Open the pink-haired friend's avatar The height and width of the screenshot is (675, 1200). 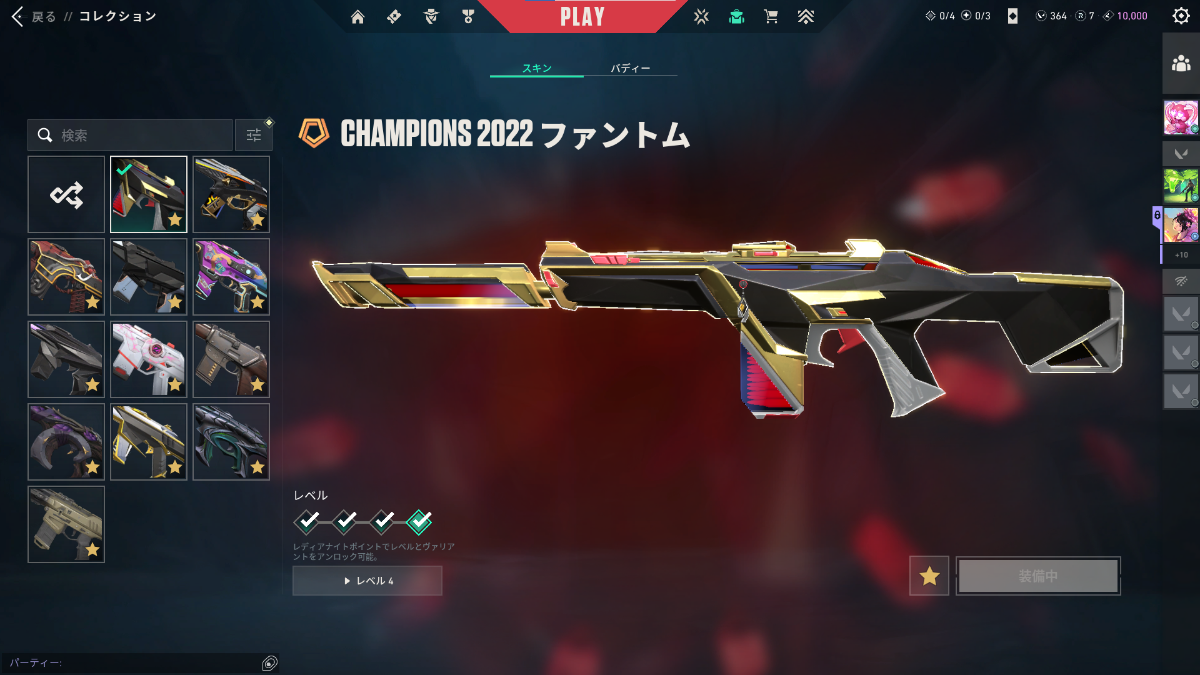click(x=1180, y=118)
